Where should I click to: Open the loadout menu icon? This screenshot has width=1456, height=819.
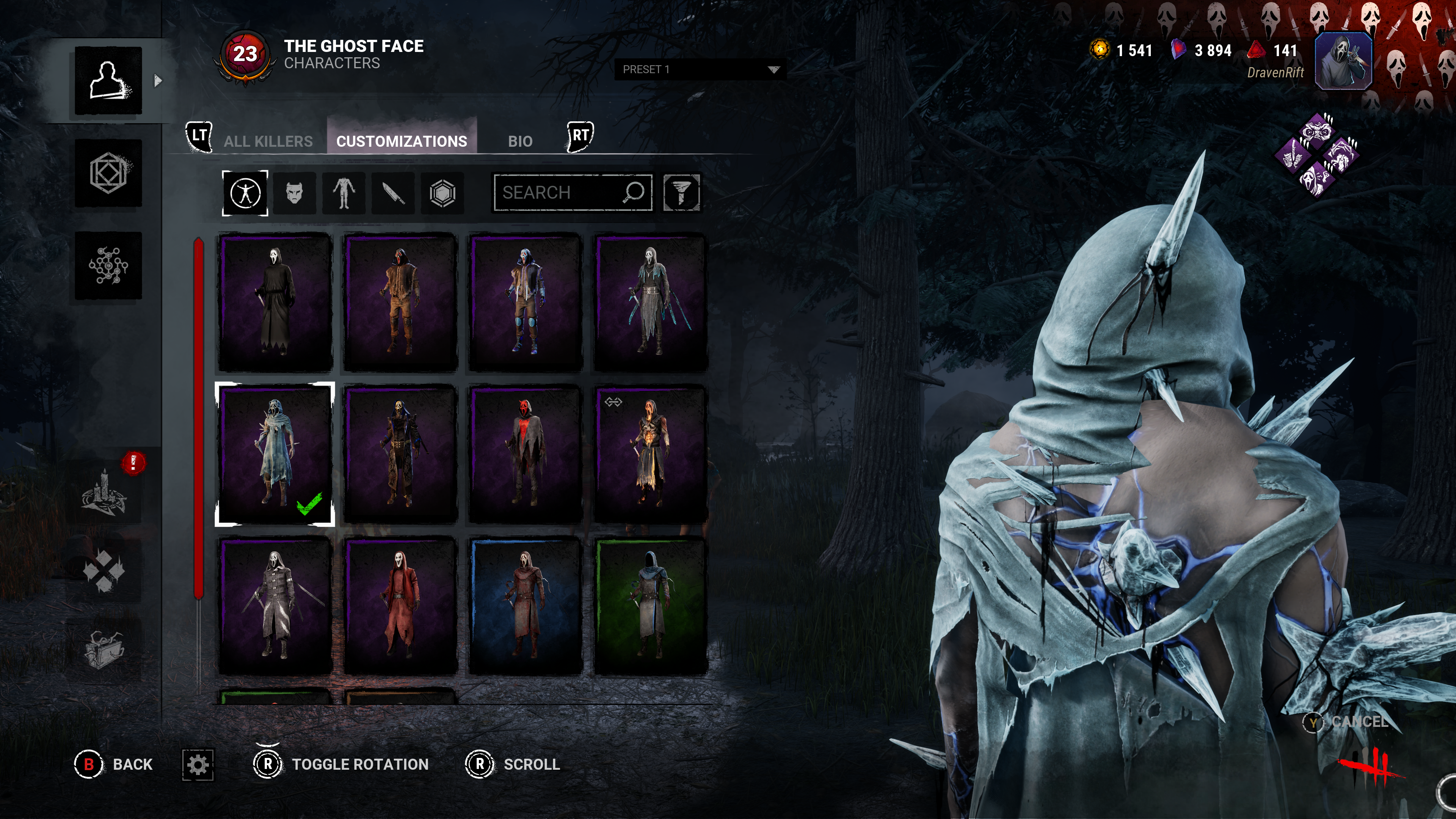(x=108, y=173)
